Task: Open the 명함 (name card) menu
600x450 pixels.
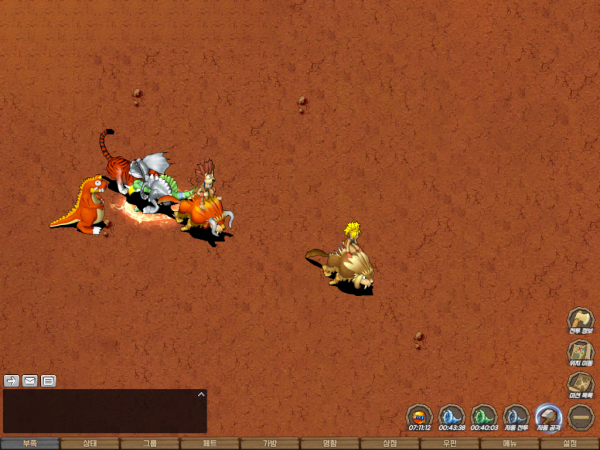Action: pos(330,443)
